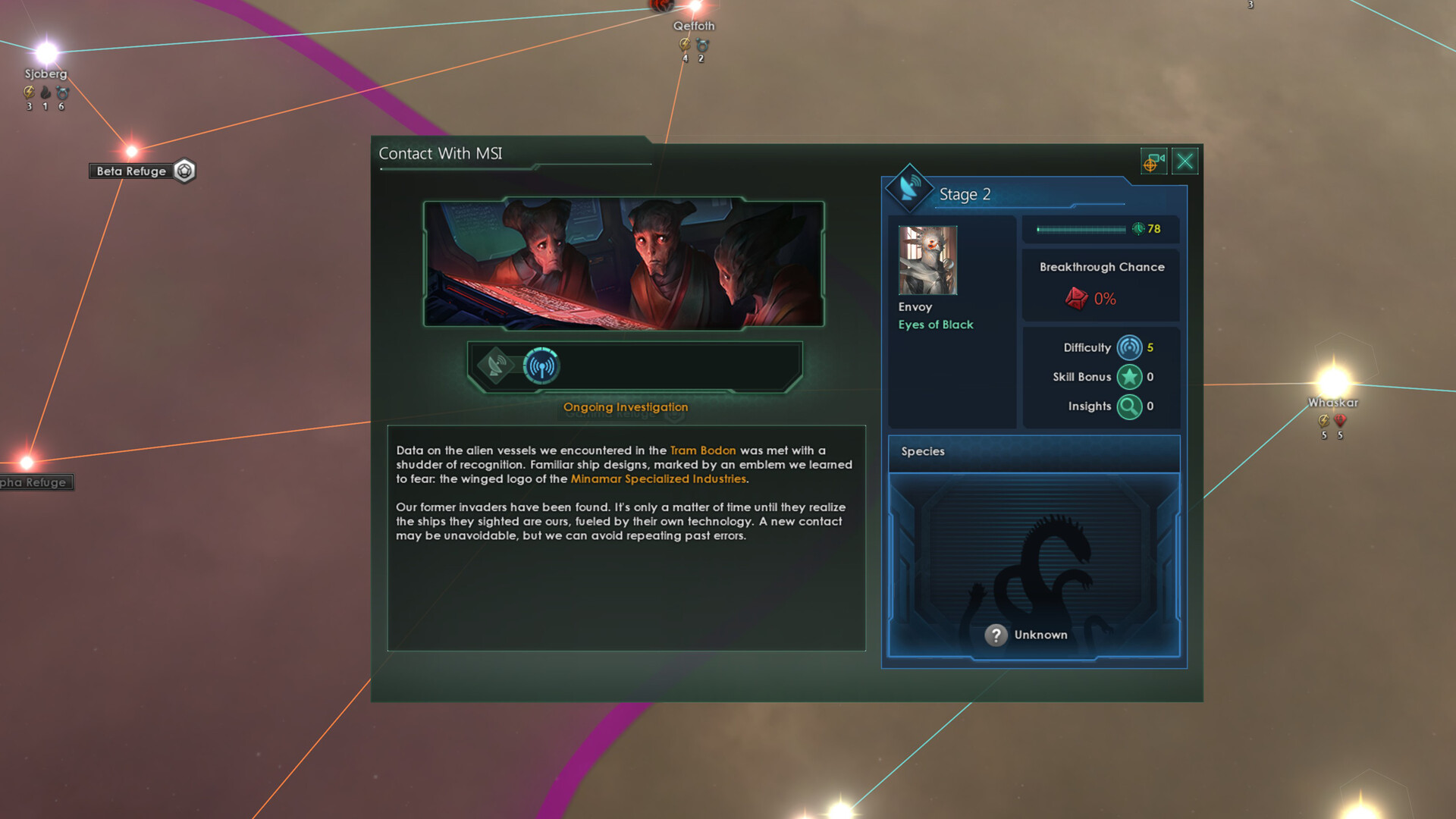Image resolution: width=1456 pixels, height=819 pixels.
Task: Click the glowing transmission icon above Ongoing Investigation
Action: 540,366
